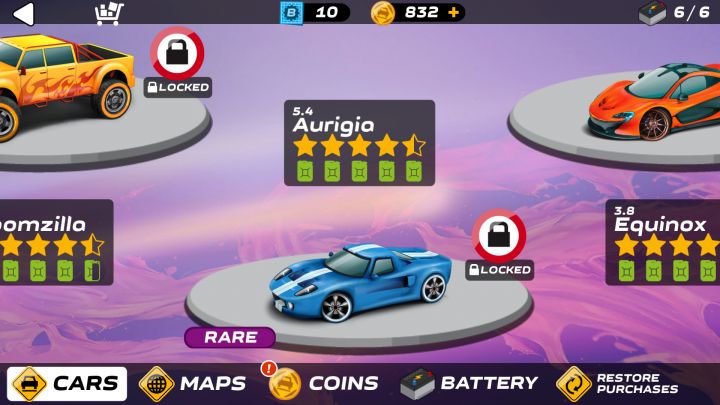Open the Equinox stats panel
Viewport: 720px width, 405px height.
coord(663,242)
